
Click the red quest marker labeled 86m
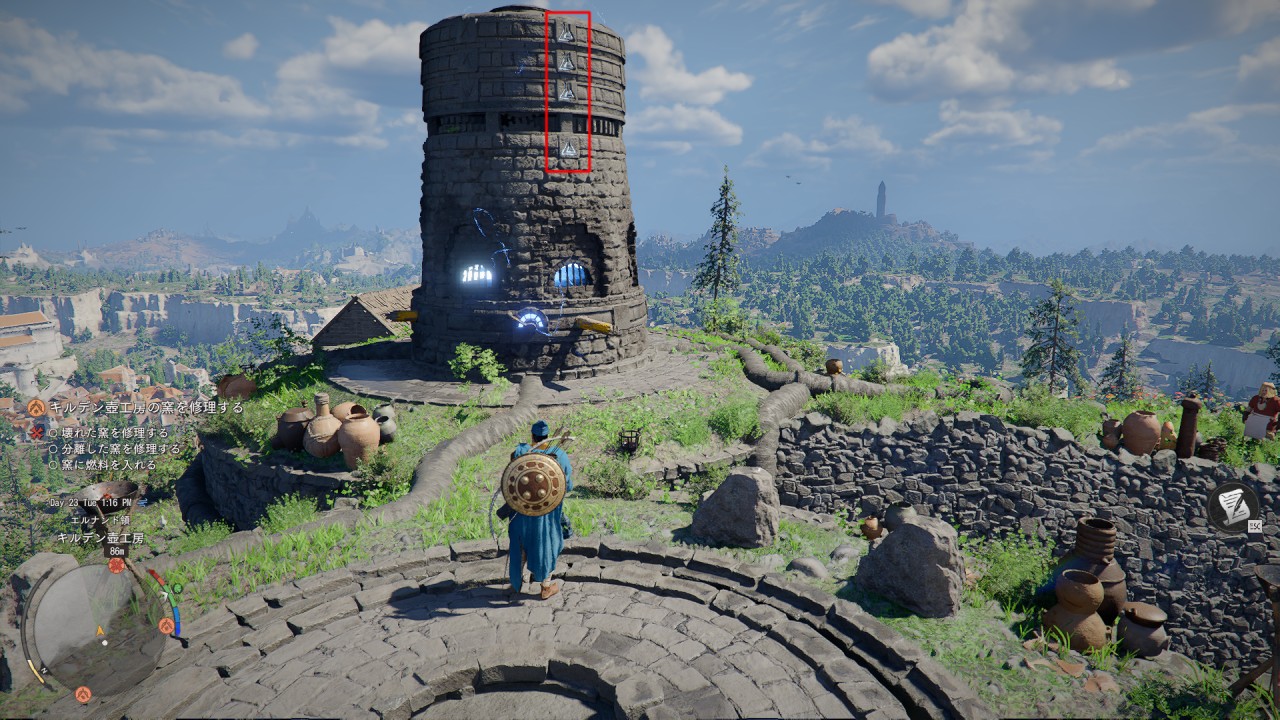pos(117,565)
